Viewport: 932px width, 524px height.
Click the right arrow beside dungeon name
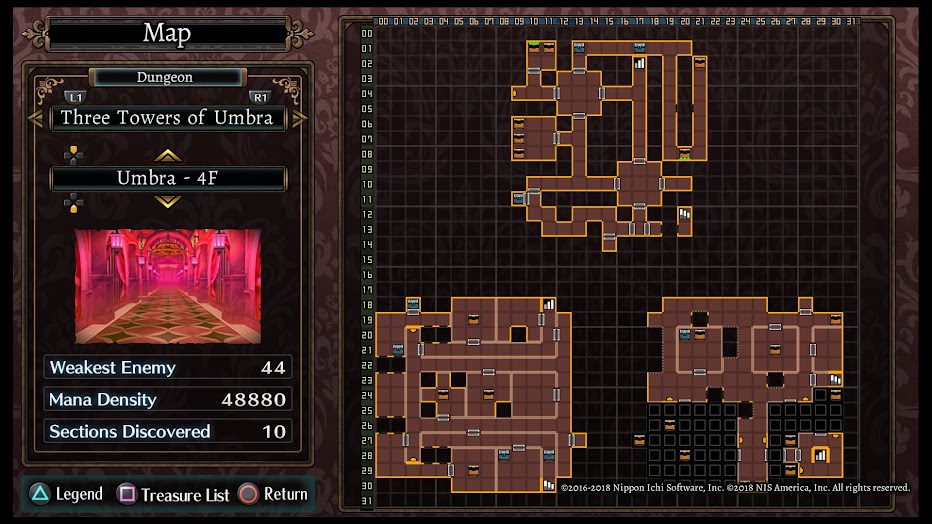point(299,118)
